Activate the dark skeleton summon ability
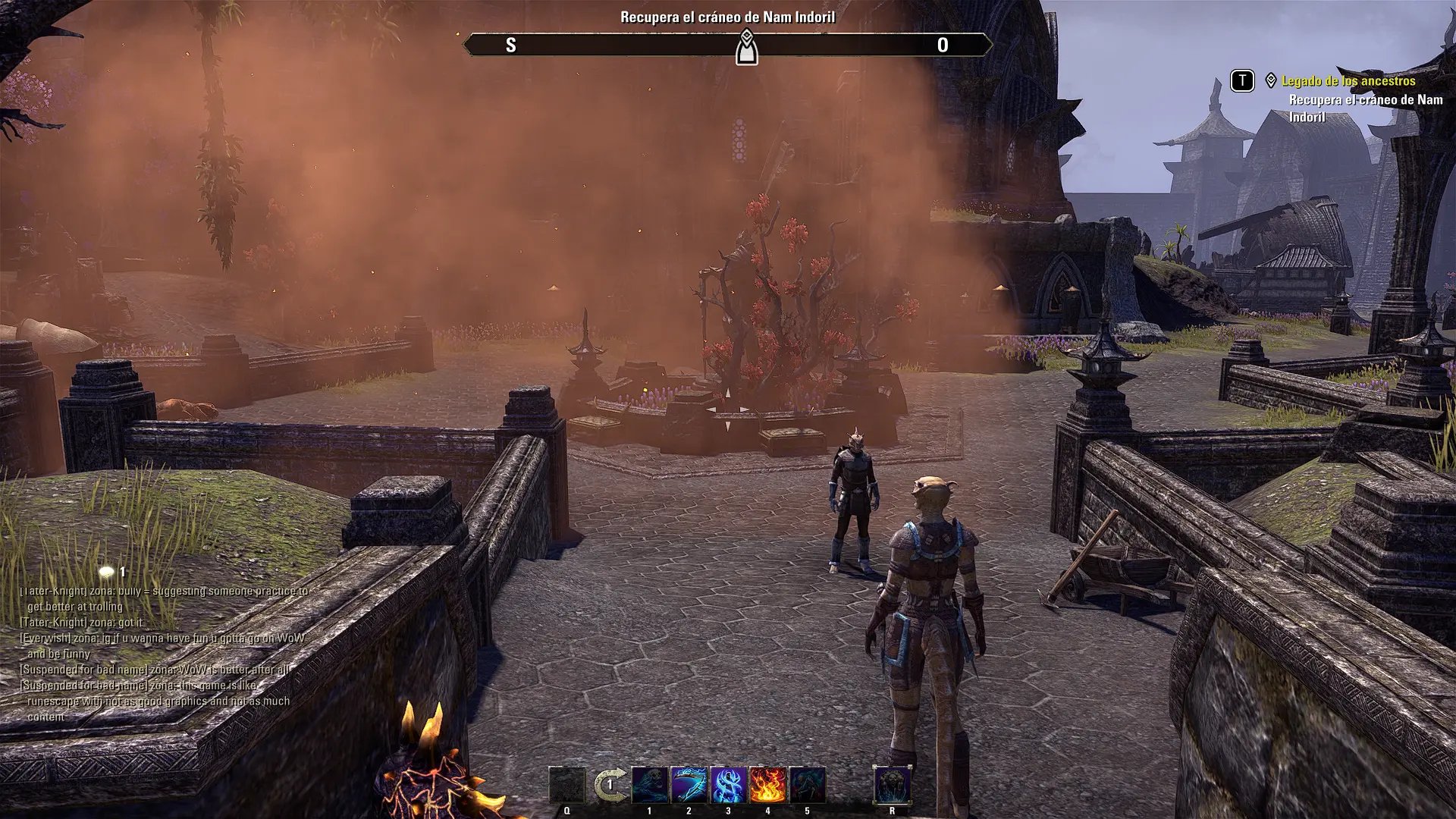The image size is (1456, 819). pos(807,785)
